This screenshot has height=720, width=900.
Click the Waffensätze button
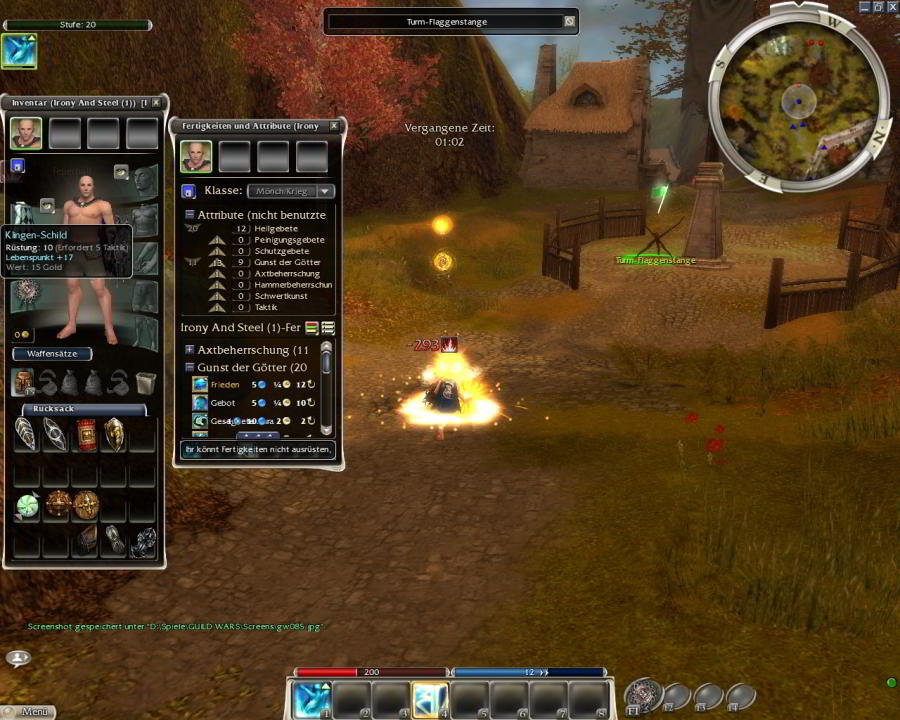pos(52,354)
